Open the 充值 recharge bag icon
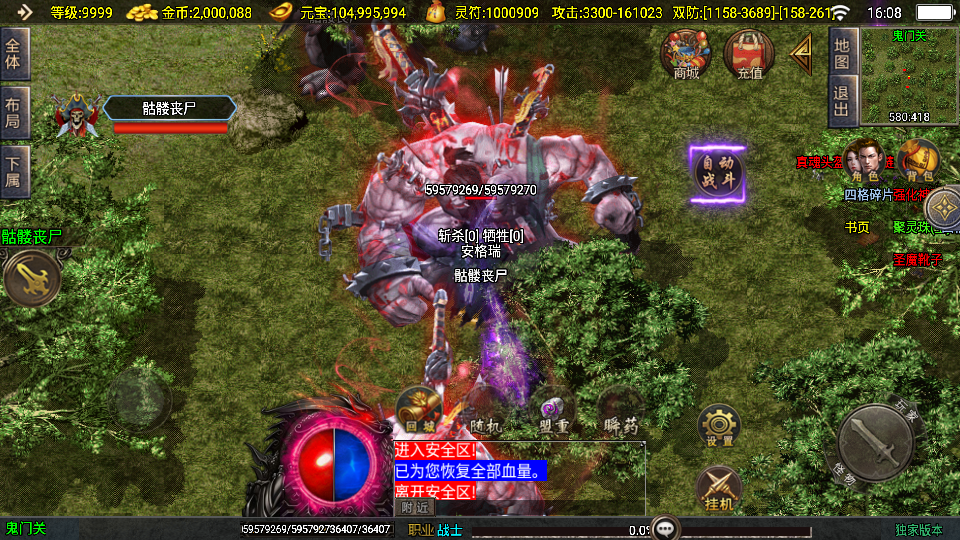The width and height of the screenshot is (960, 540). pos(749,53)
